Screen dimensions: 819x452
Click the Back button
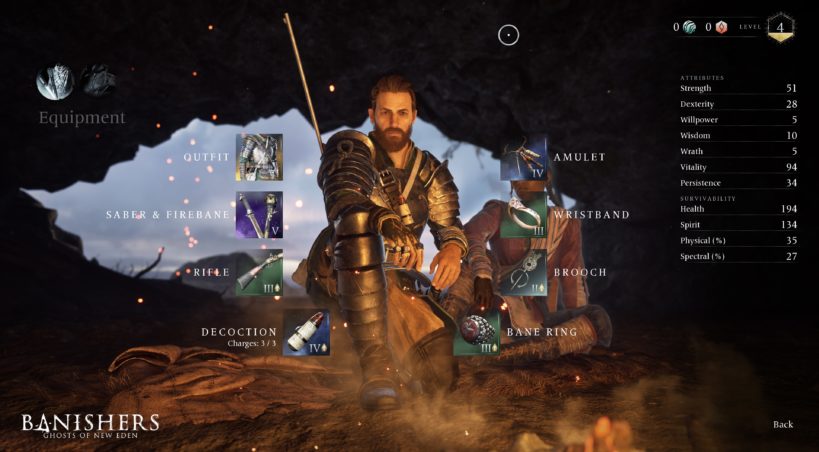pyautogui.click(x=783, y=424)
